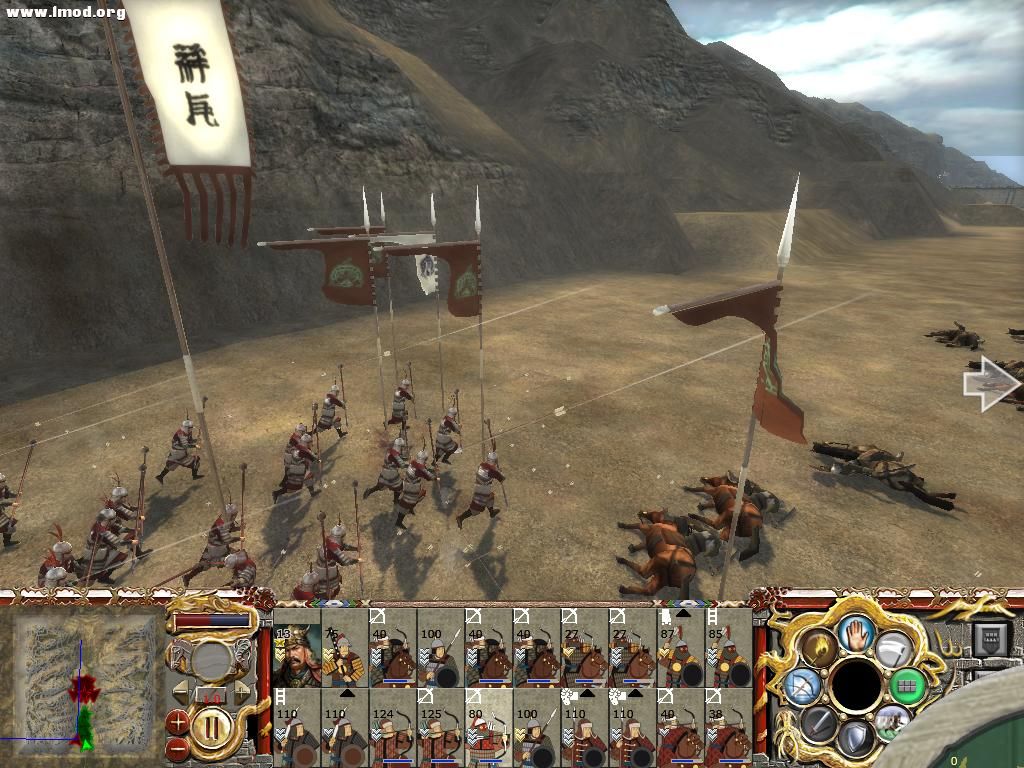Toggle the flaming torch ammunition button
1024x768 pixels.
(x=820, y=648)
